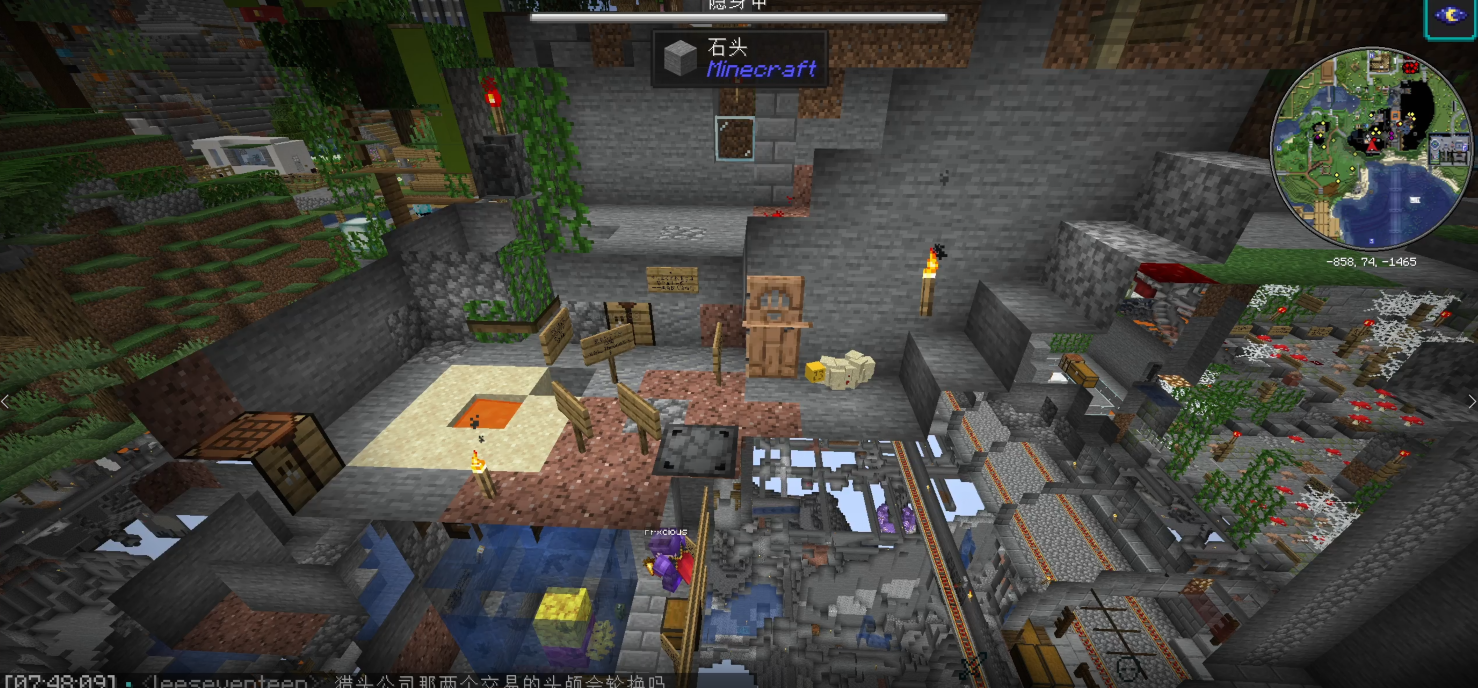Screen dimensions: 1478x688
Task: Go to the previous image with left arrow
Action: 5,401
